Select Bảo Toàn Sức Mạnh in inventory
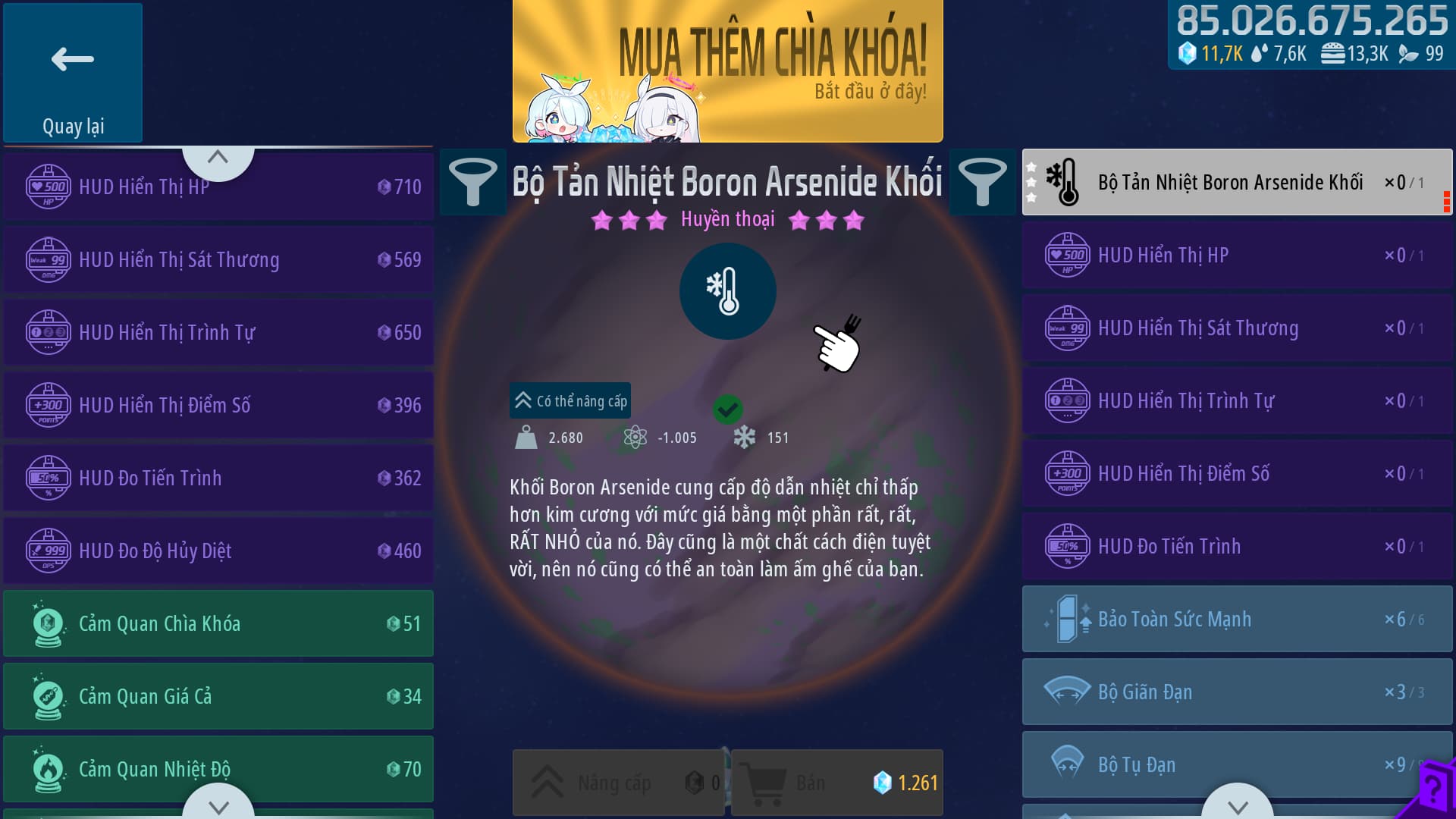Screen dimensions: 1456x819 pyautogui.click(x=1236, y=619)
